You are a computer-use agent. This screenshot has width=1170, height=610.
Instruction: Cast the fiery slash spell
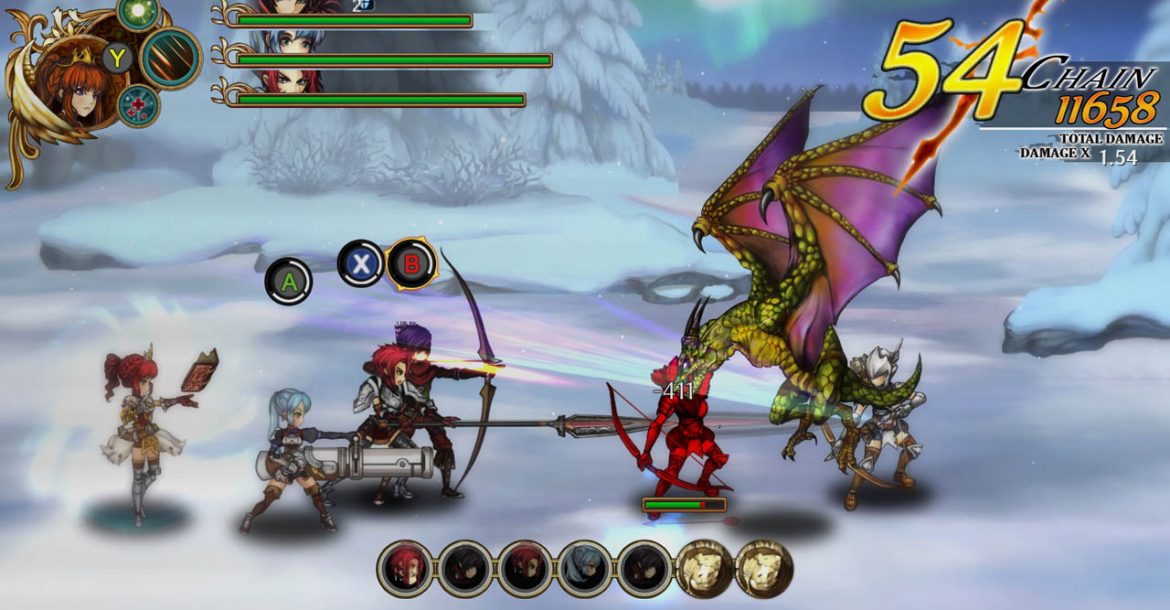pyautogui.click(x=171, y=57)
